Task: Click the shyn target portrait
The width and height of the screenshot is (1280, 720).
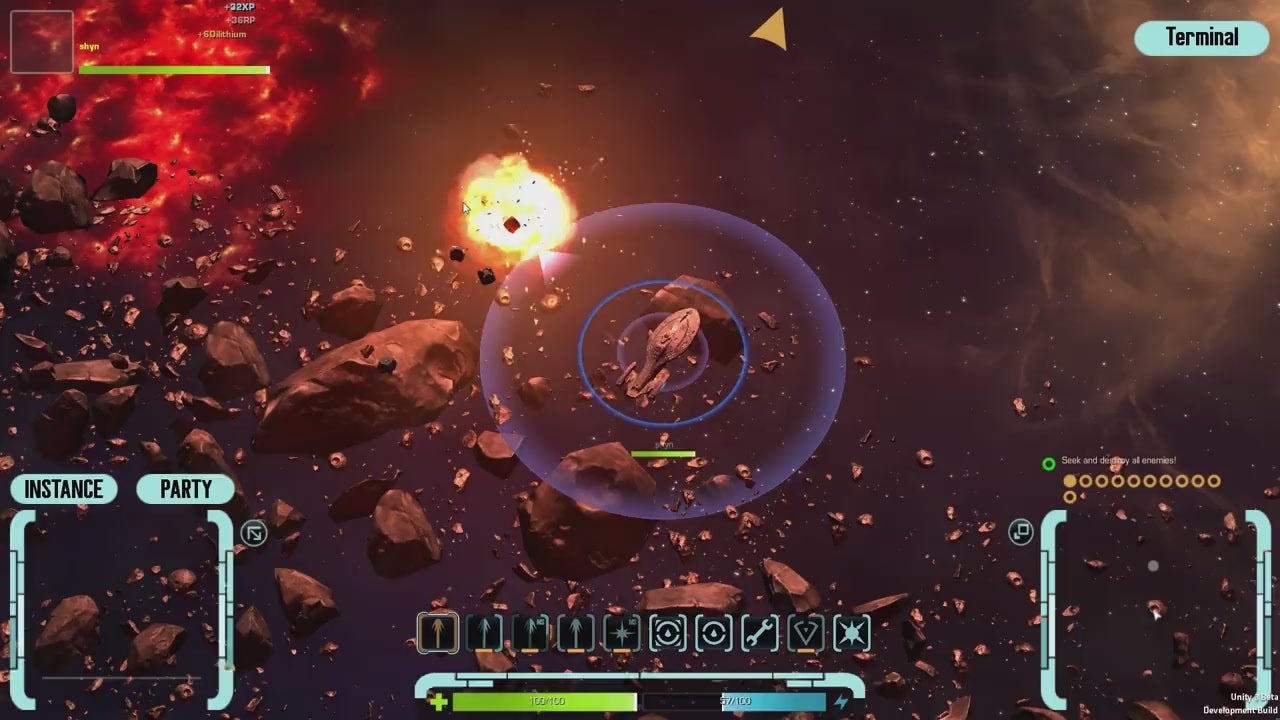Action: [41, 42]
